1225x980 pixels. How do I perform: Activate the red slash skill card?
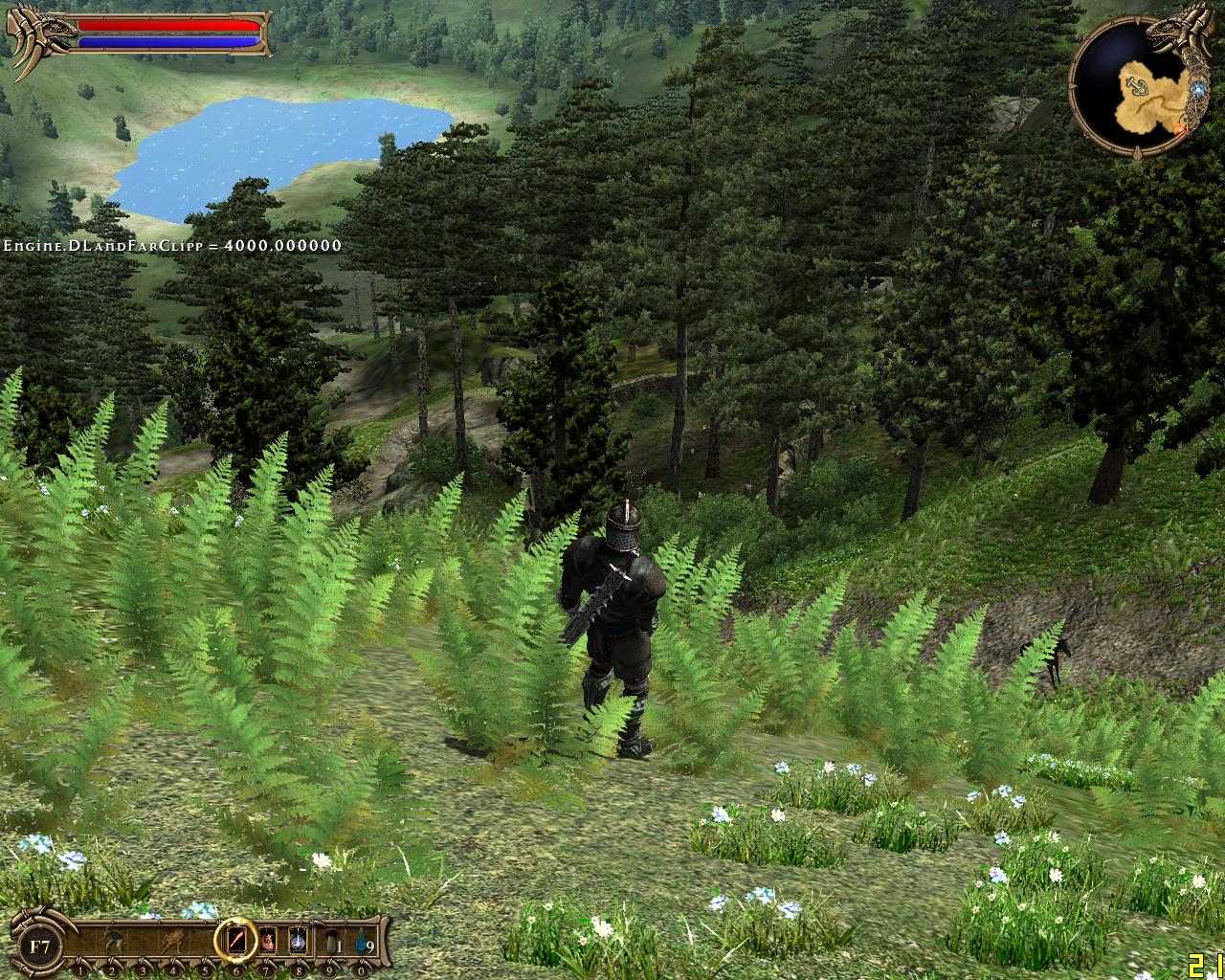(235, 943)
